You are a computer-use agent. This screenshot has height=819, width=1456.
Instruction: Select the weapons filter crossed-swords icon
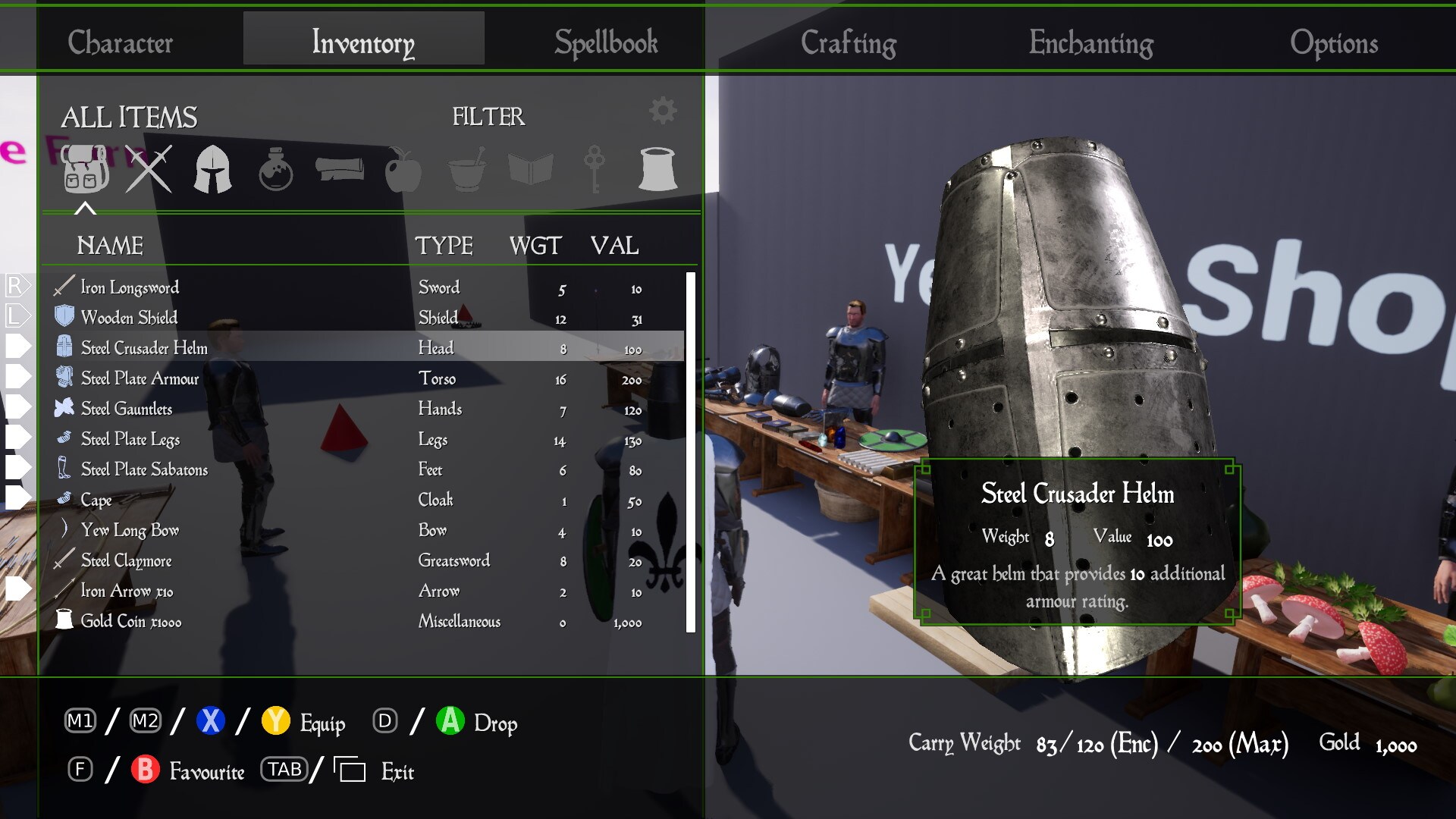tap(149, 168)
